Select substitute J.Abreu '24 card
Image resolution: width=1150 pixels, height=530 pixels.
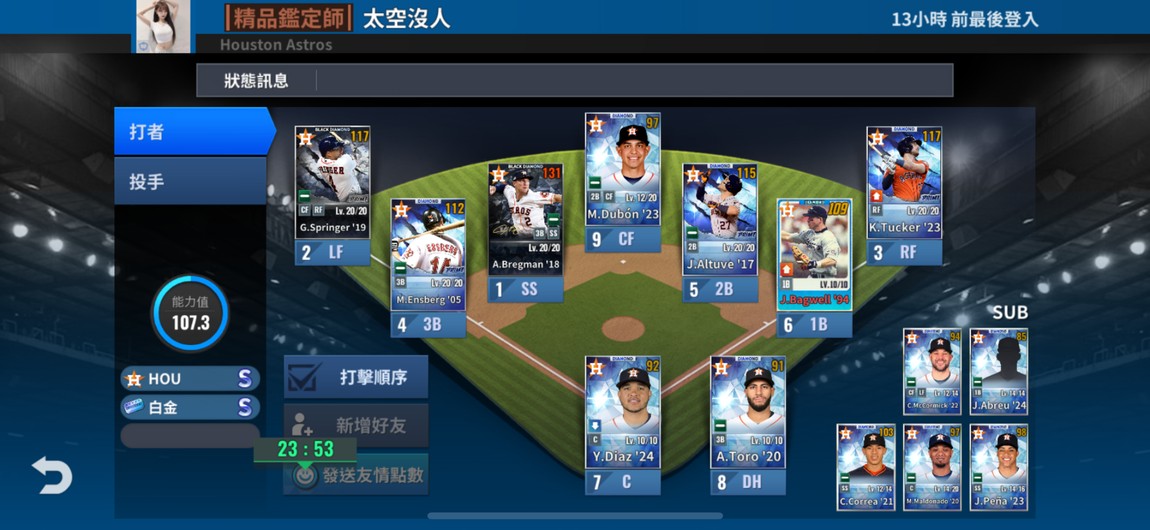(x=999, y=371)
